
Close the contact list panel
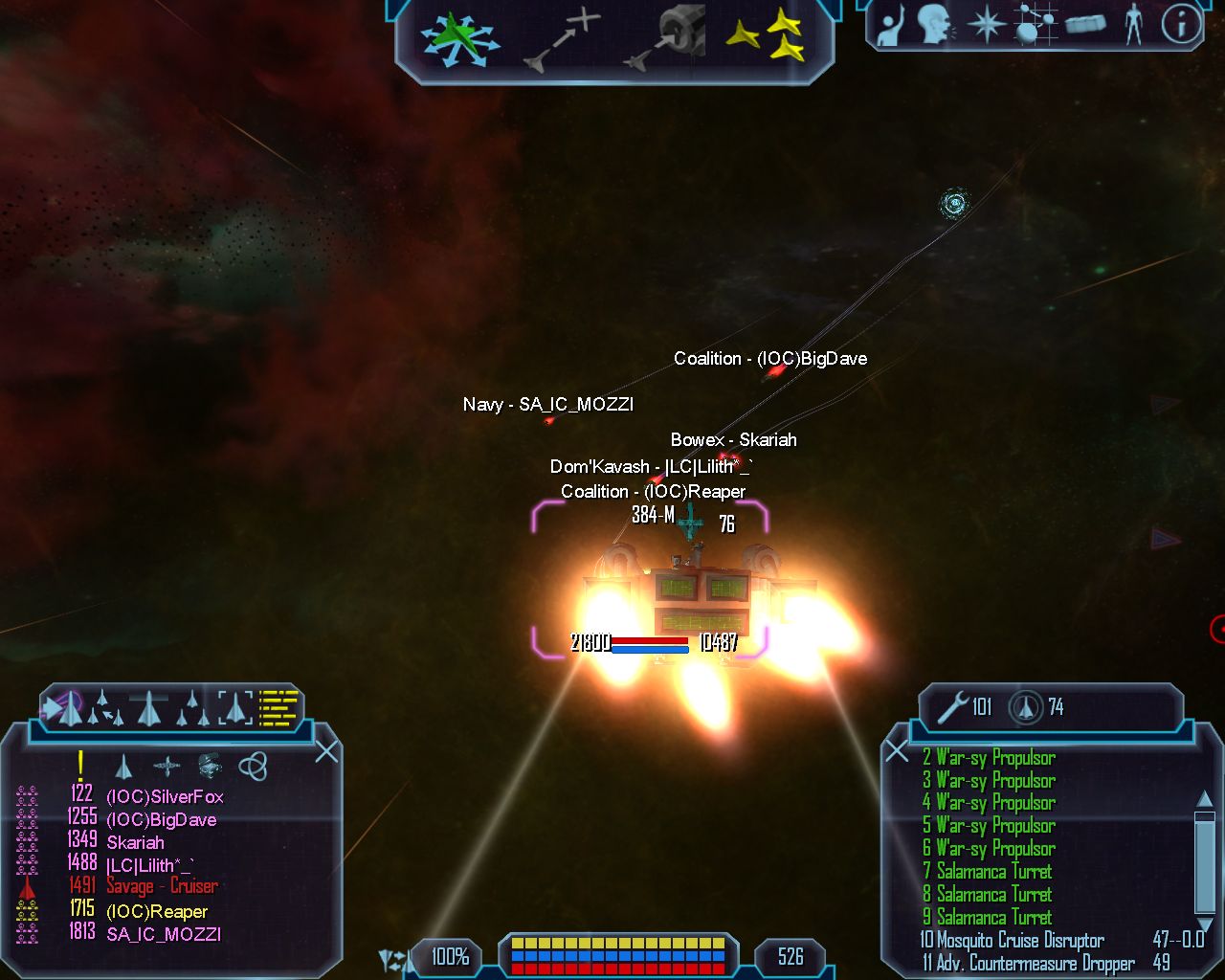(326, 751)
